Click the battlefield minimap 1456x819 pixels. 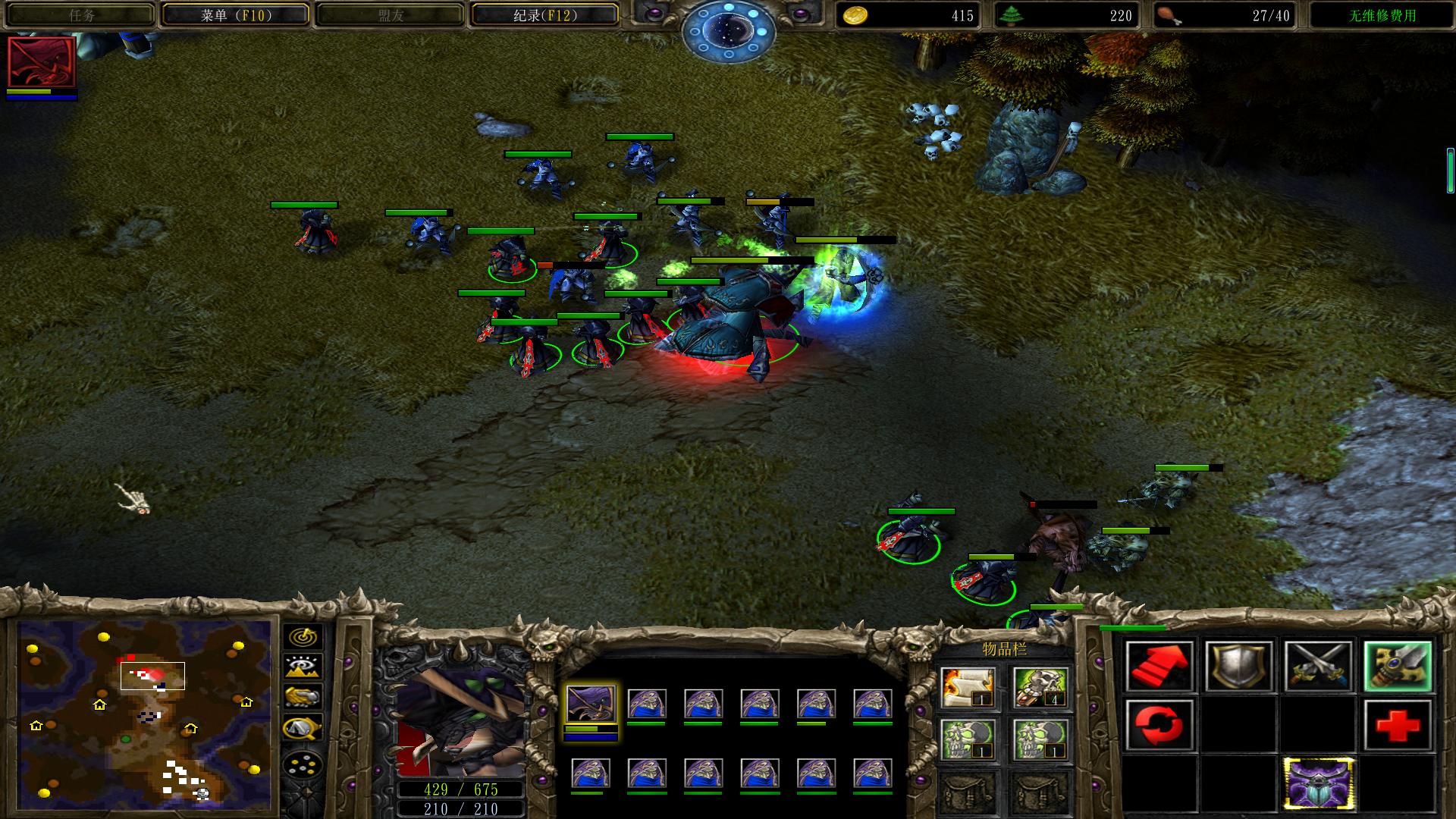pyautogui.click(x=145, y=713)
